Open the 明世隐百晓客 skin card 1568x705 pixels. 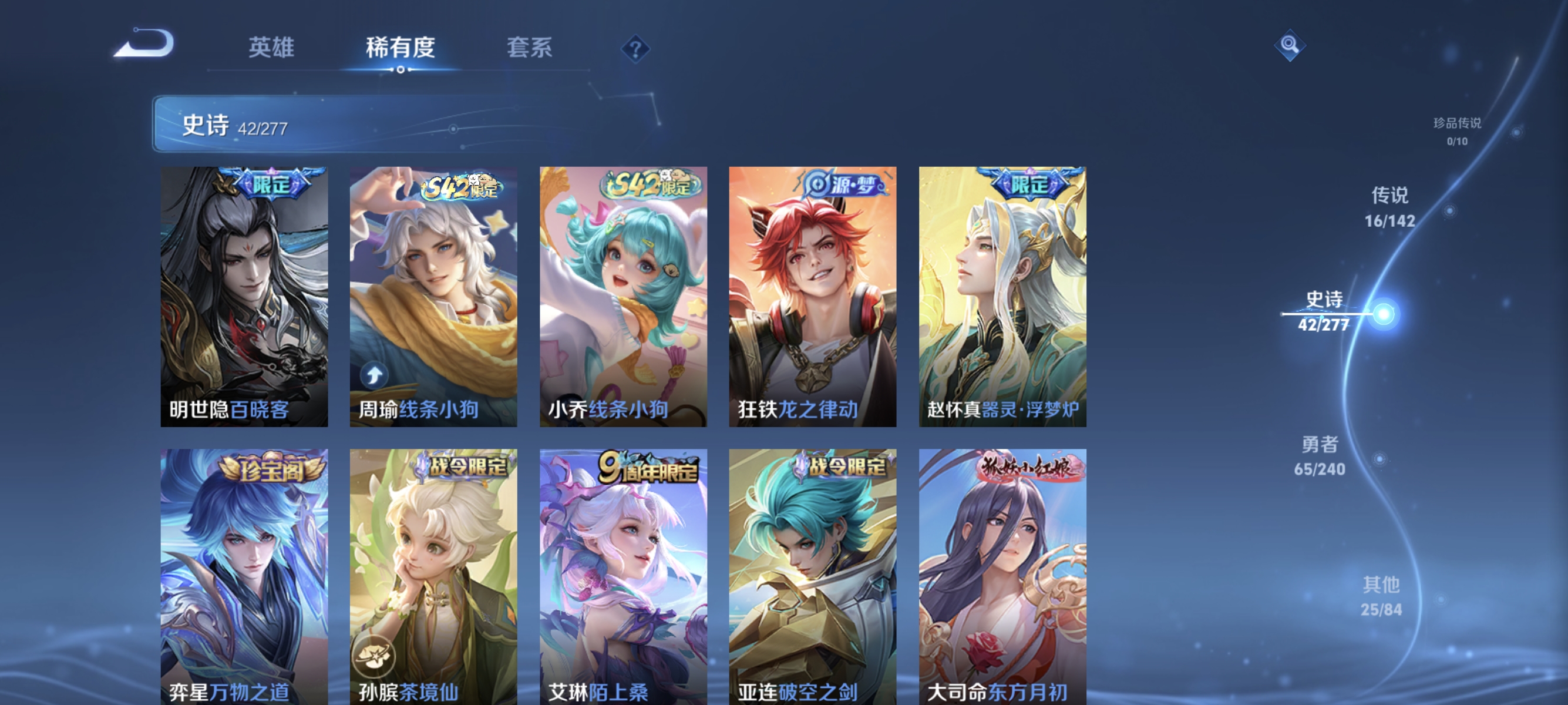[x=244, y=298]
